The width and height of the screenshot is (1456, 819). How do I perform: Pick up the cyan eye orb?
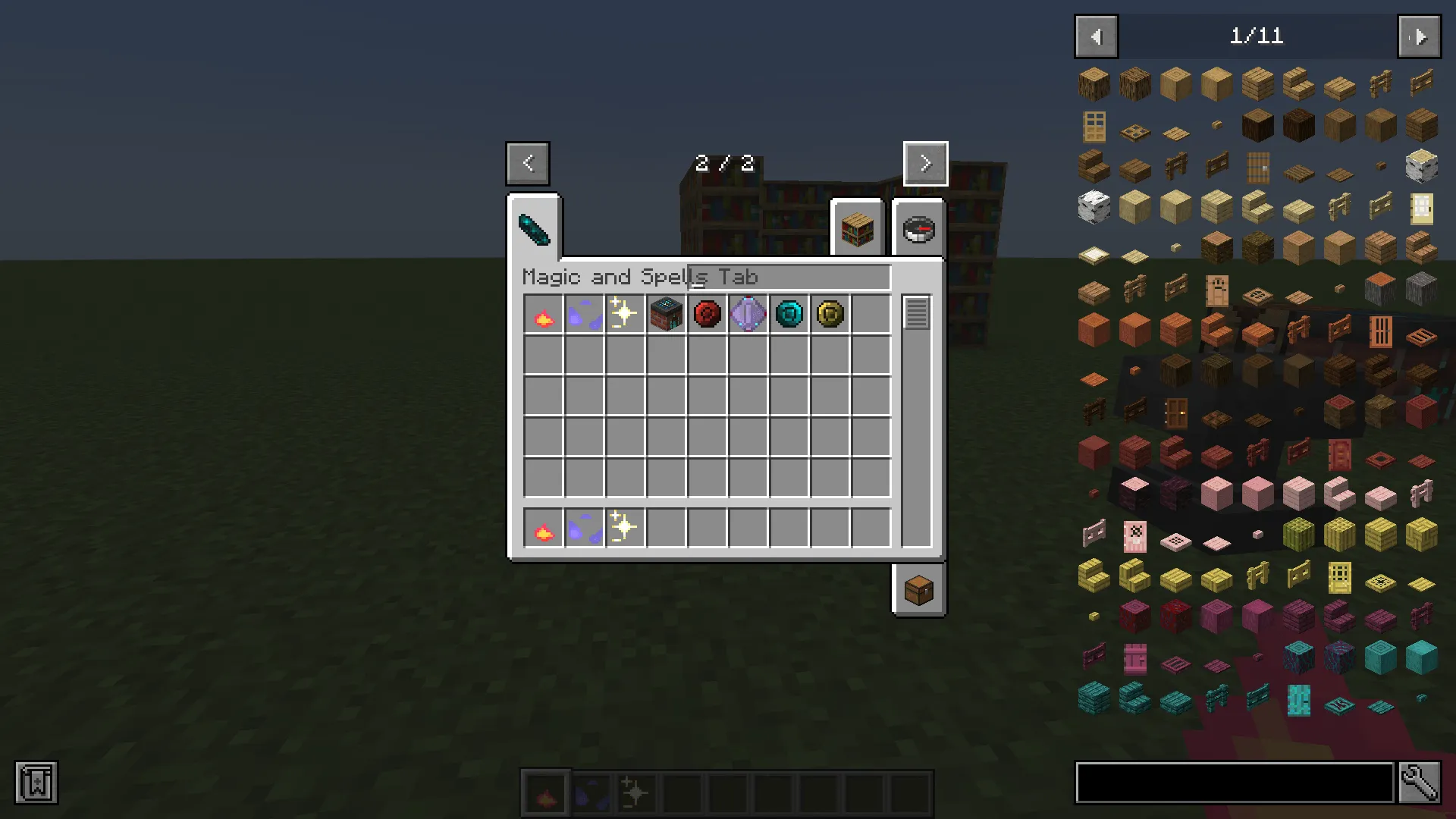pos(789,314)
